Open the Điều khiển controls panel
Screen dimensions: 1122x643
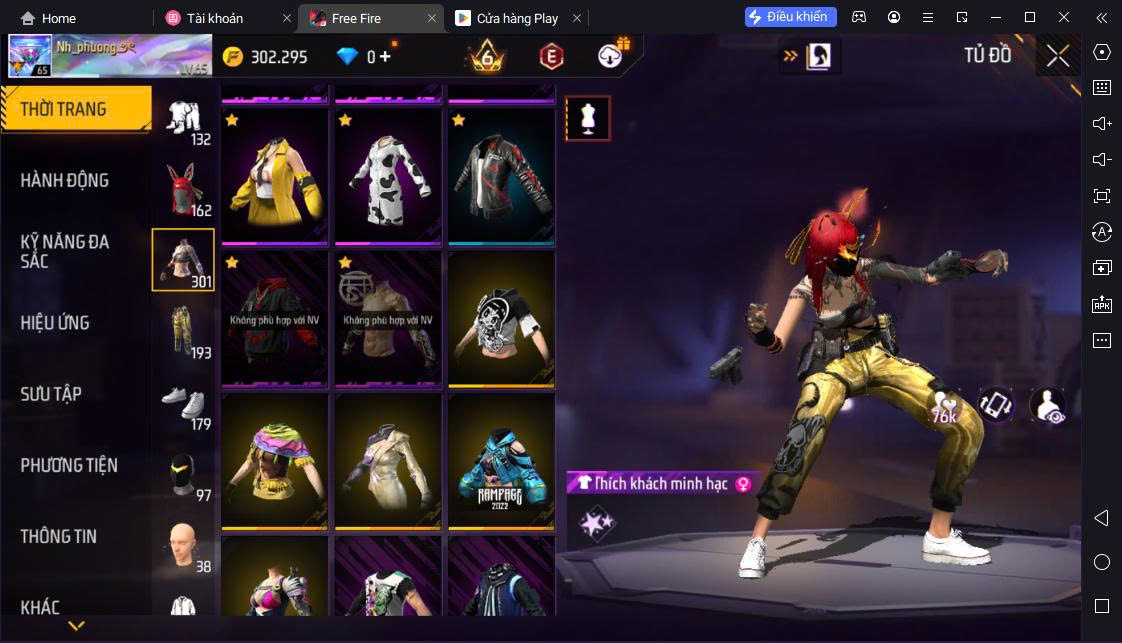click(790, 17)
